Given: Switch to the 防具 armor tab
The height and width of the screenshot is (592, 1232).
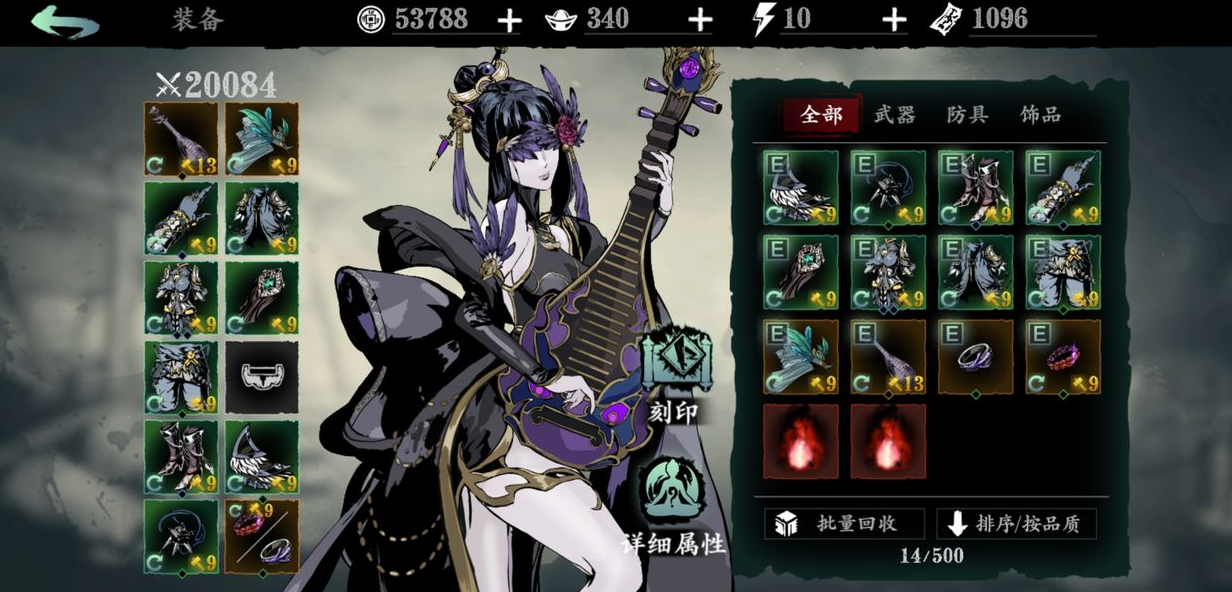Looking at the screenshot, I should (967, 115).
